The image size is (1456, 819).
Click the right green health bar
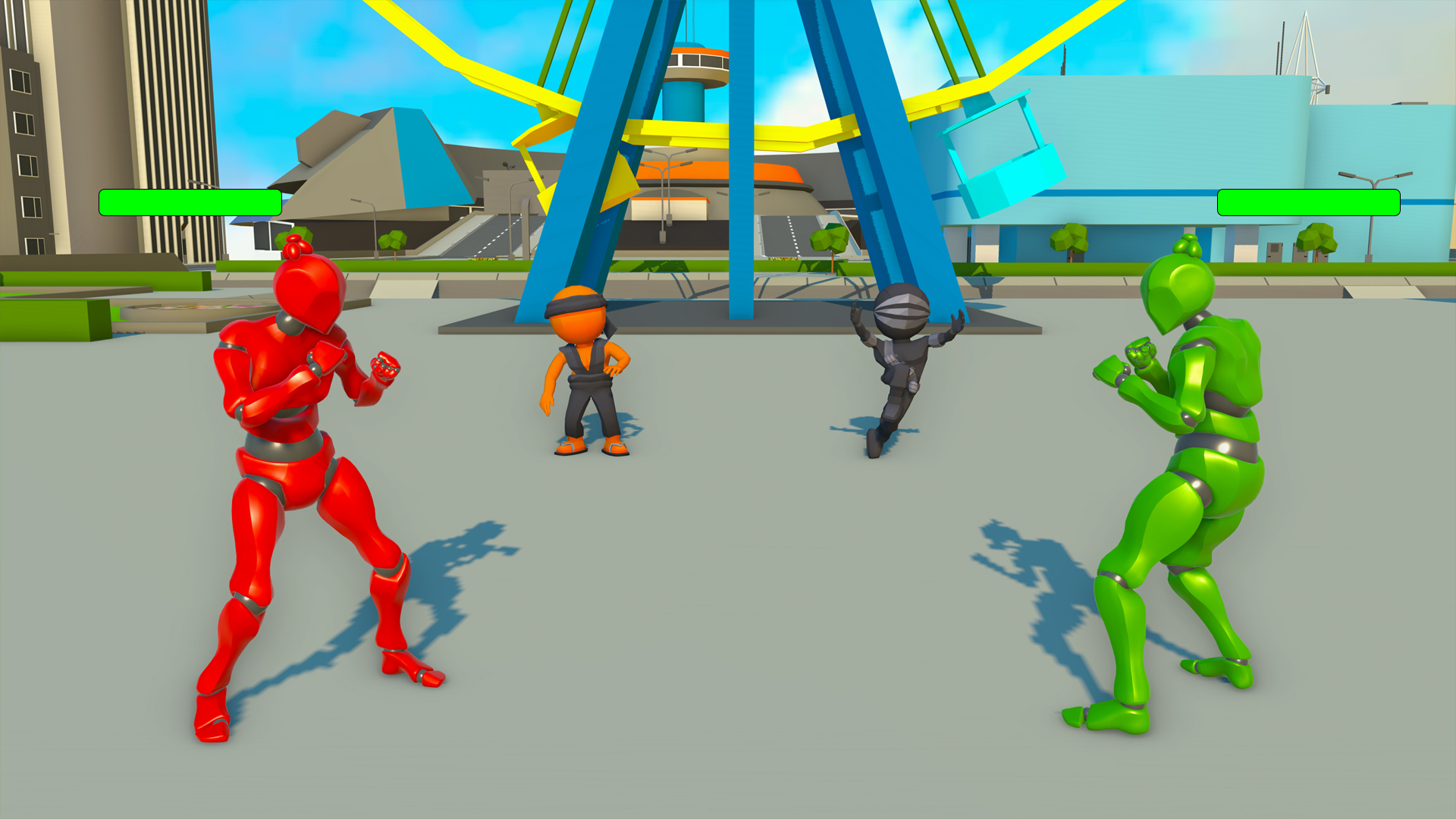(1308, 202)
